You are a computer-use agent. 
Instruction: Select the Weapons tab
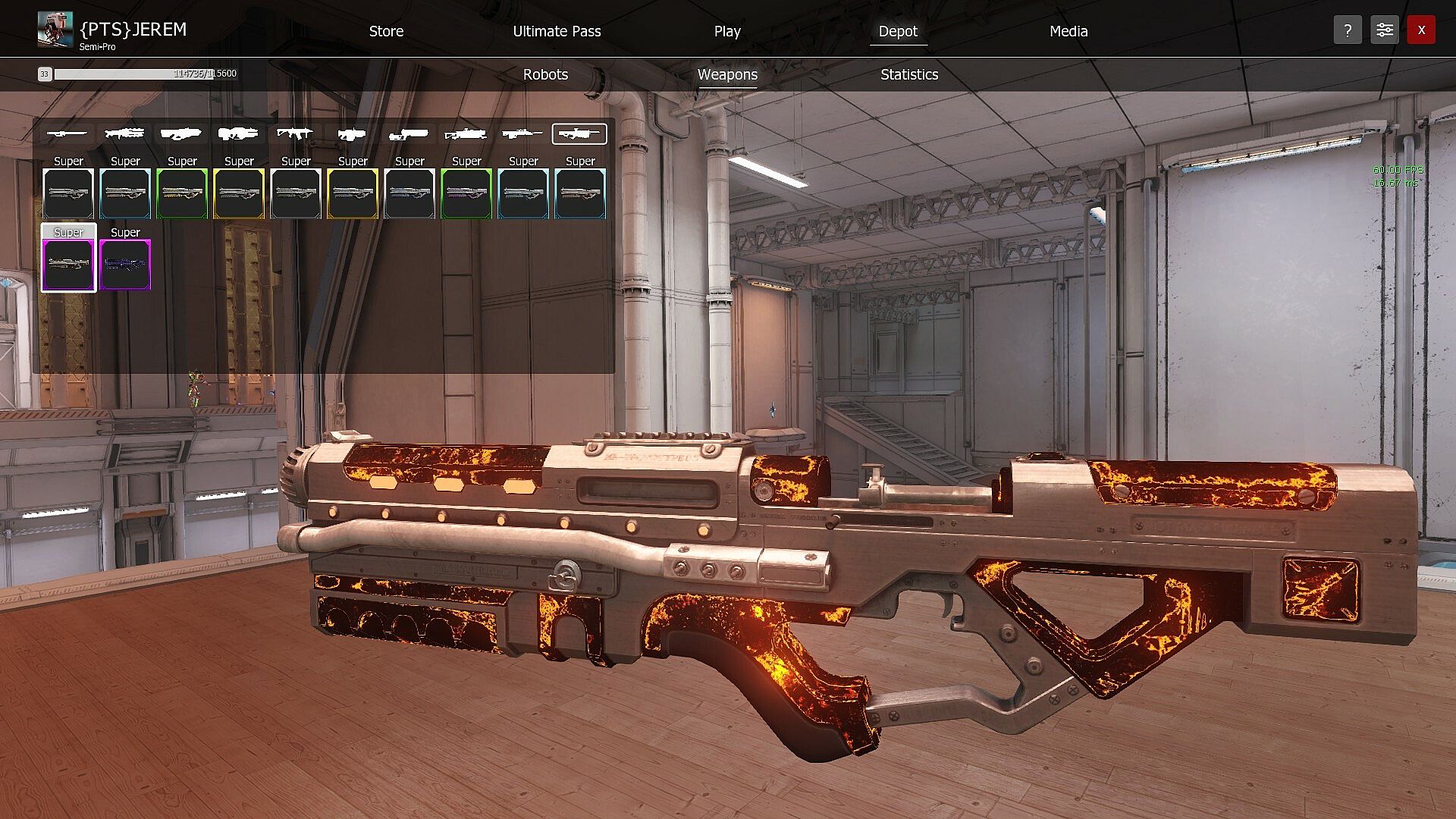point(727,74)
